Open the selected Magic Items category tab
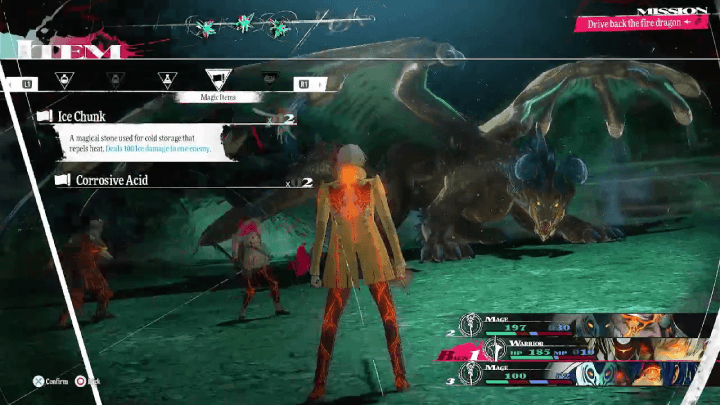 [216, 80]
